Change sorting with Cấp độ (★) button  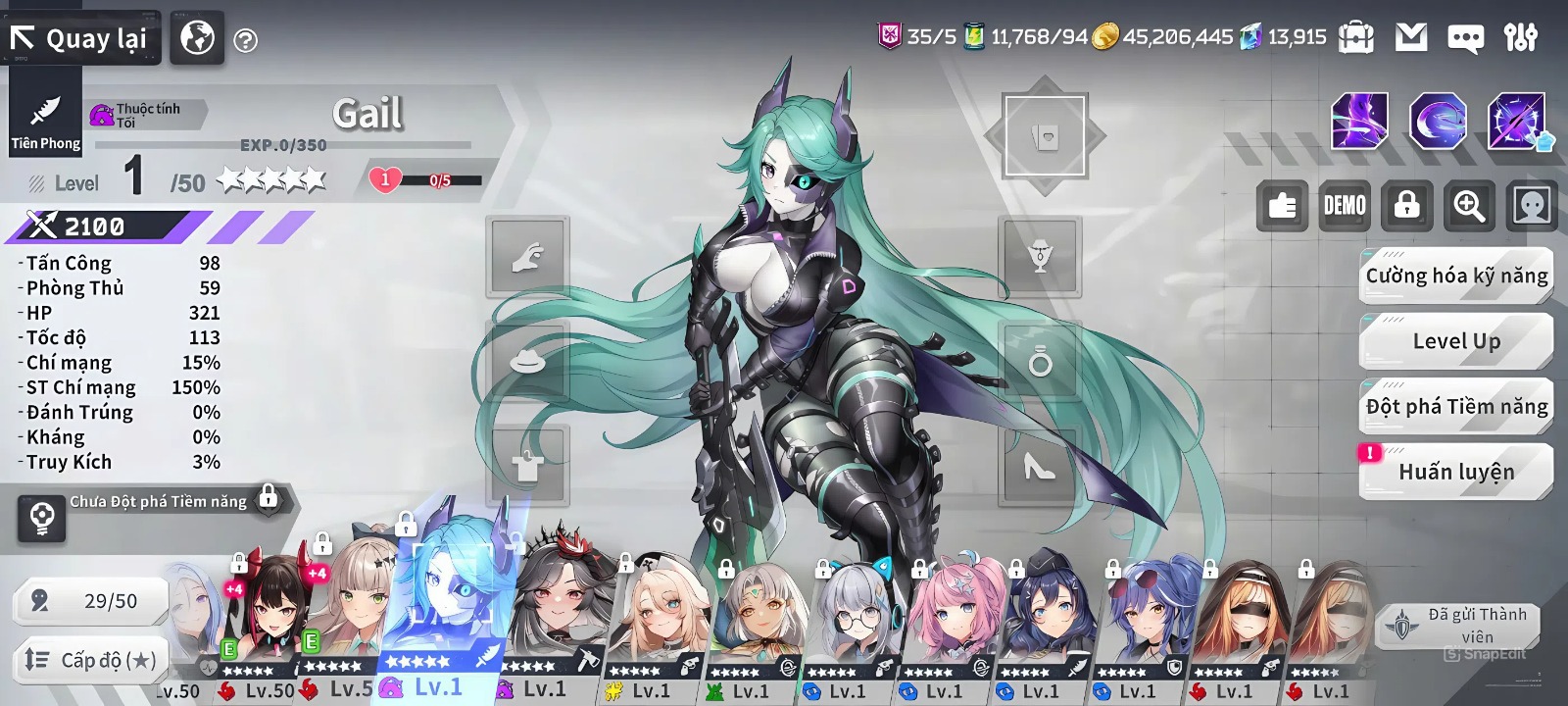[90, 660]
